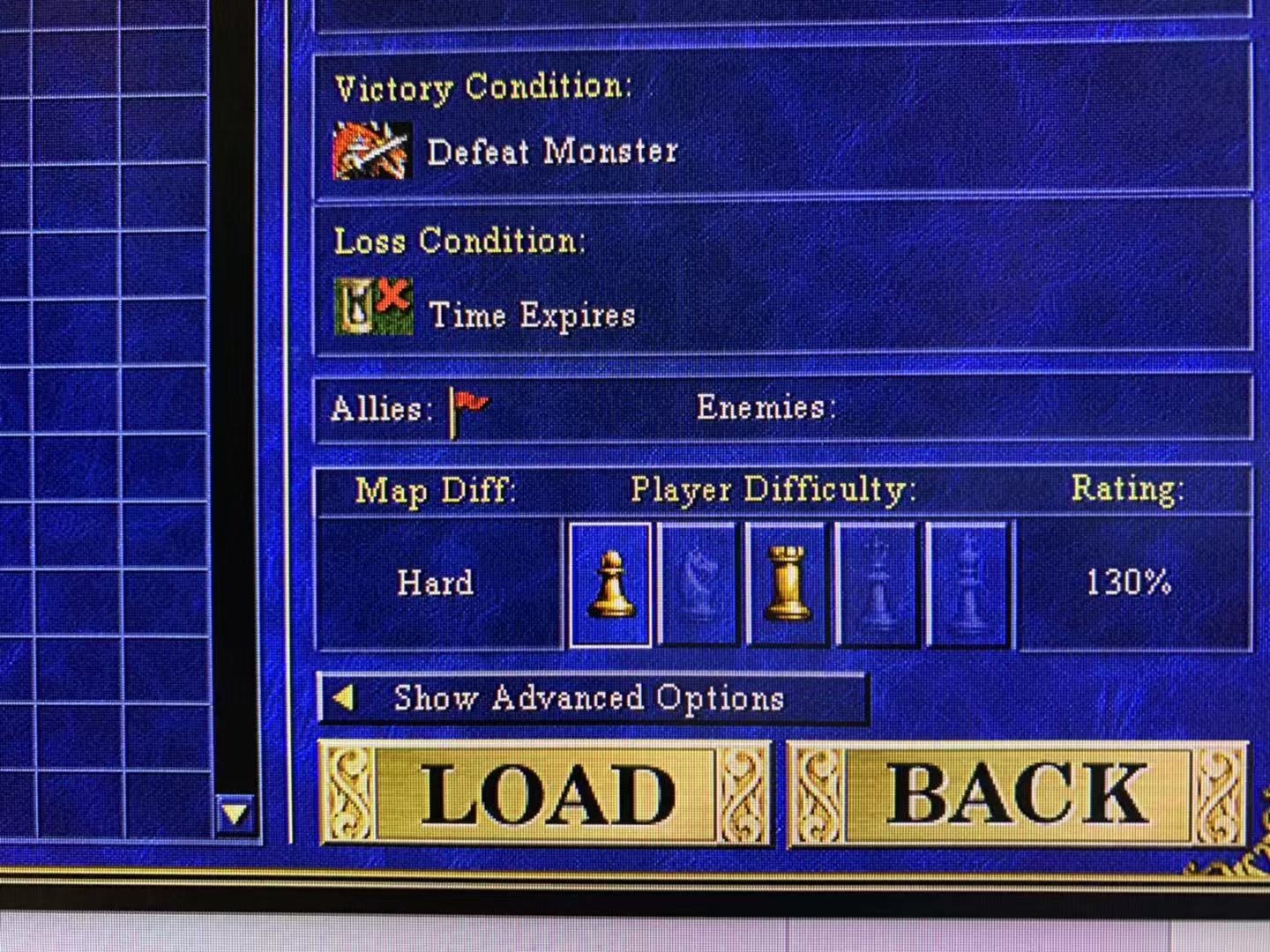Click the red ally flag
The image size is (1270, 952).
point(468,411)
